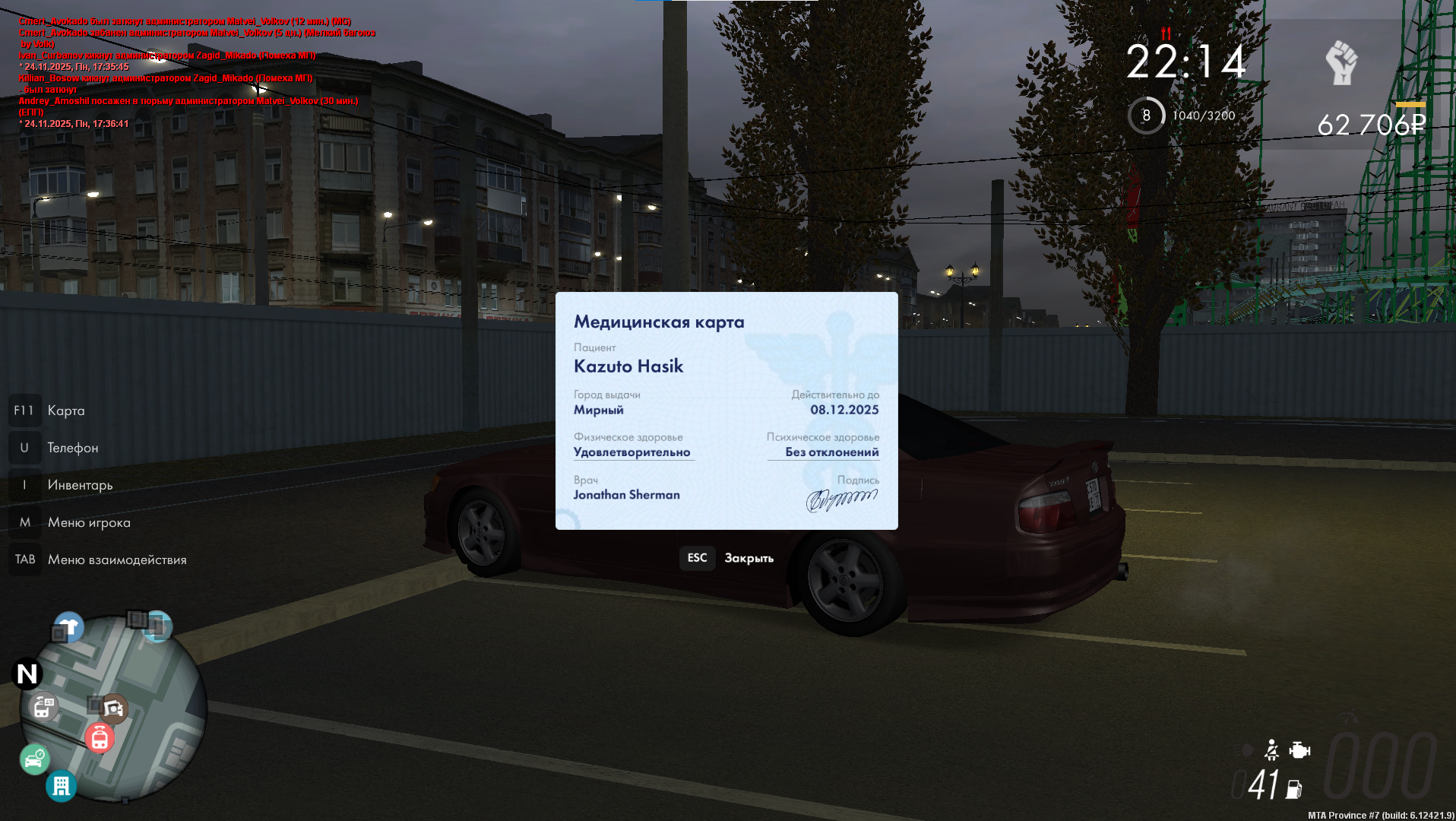Open the Инвентарь inventory entry
Viewport: 1456px width, 821px height.
(x=80, y=485)
